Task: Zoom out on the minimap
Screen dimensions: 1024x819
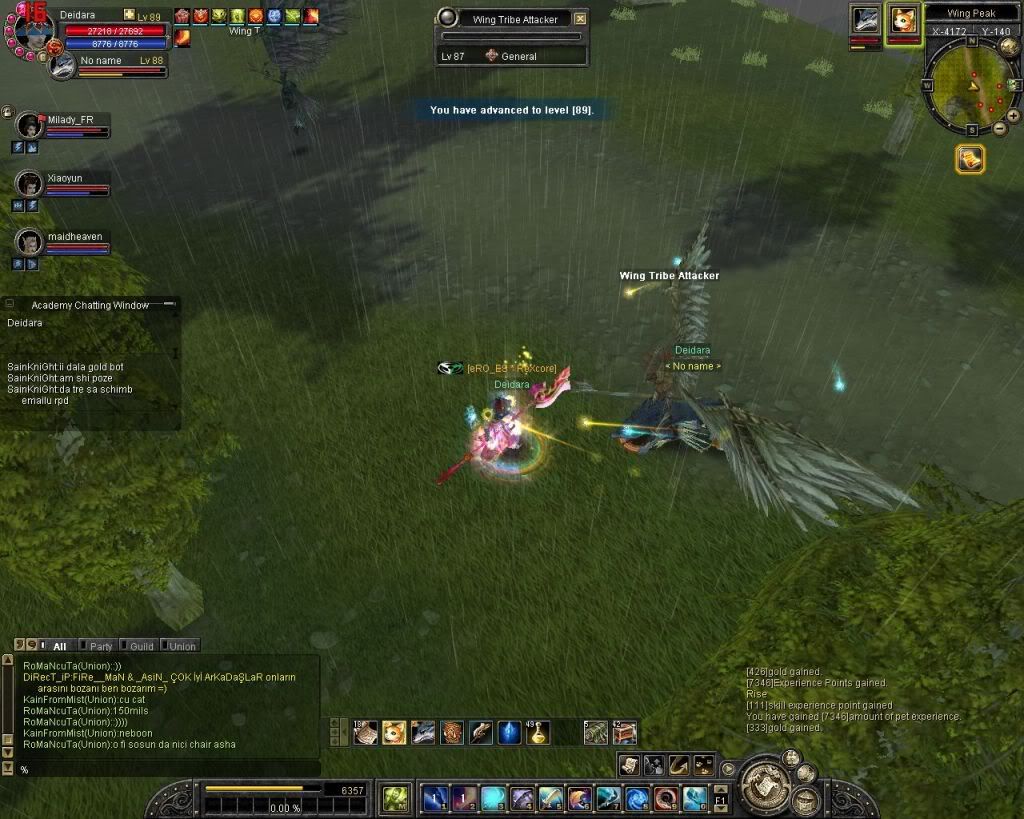Action: 1000,128
